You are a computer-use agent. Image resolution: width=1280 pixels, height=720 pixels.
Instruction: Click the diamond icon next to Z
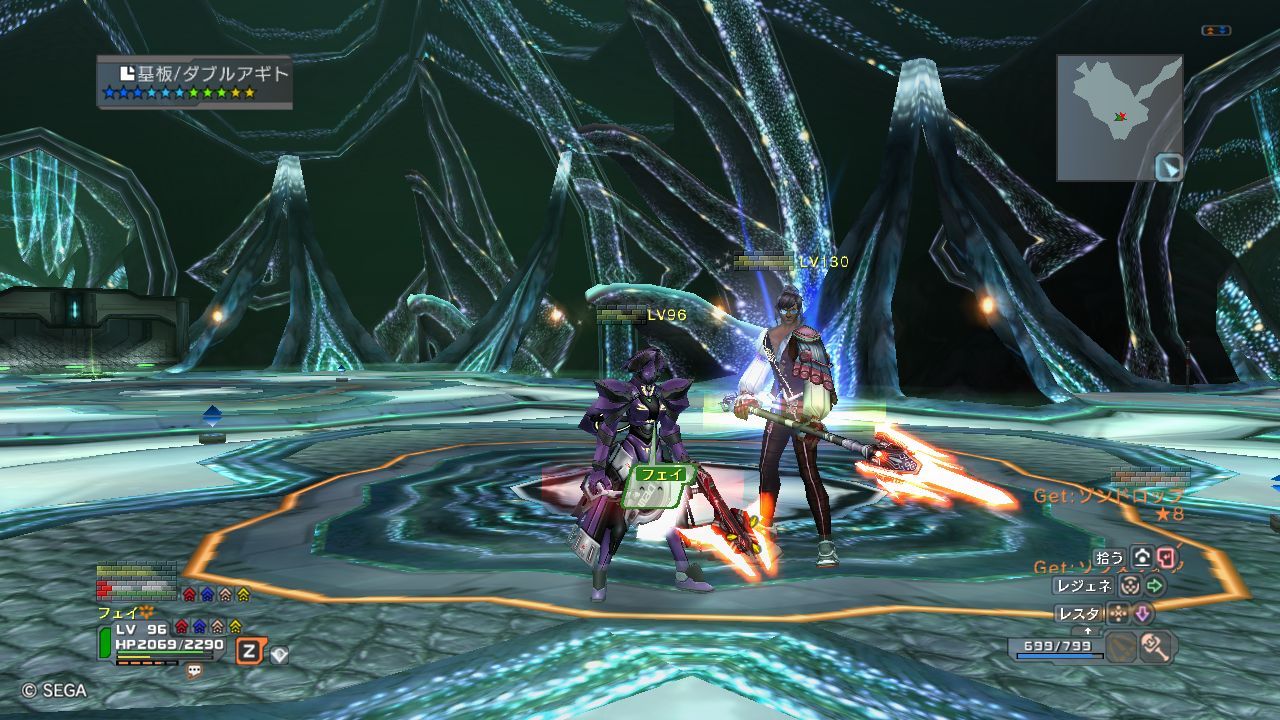coord(279,655)
